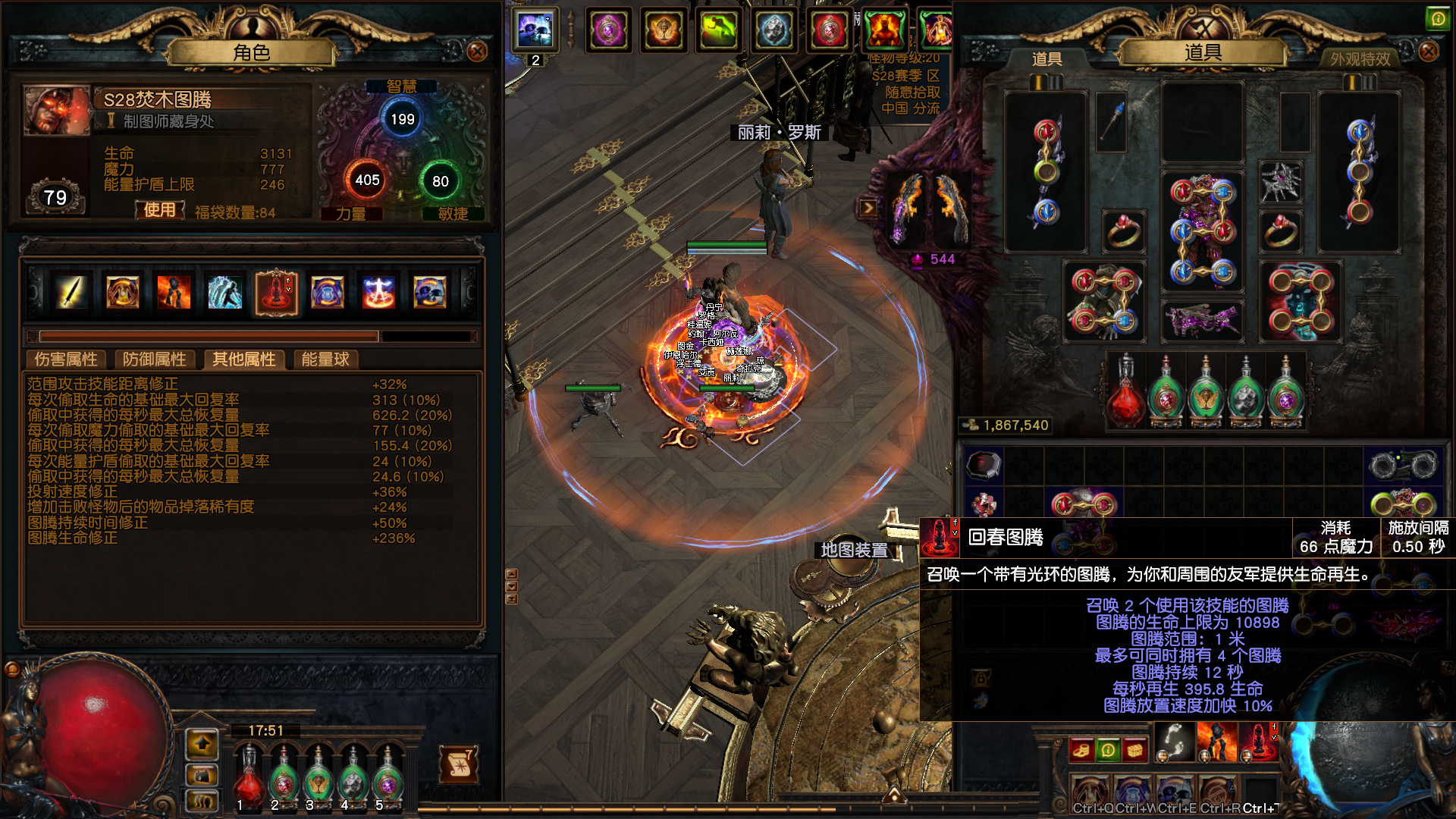Viewport: 1456px width, 819px height.
Task: Close the 道具 inventory panel
Action: [1429, 52]
